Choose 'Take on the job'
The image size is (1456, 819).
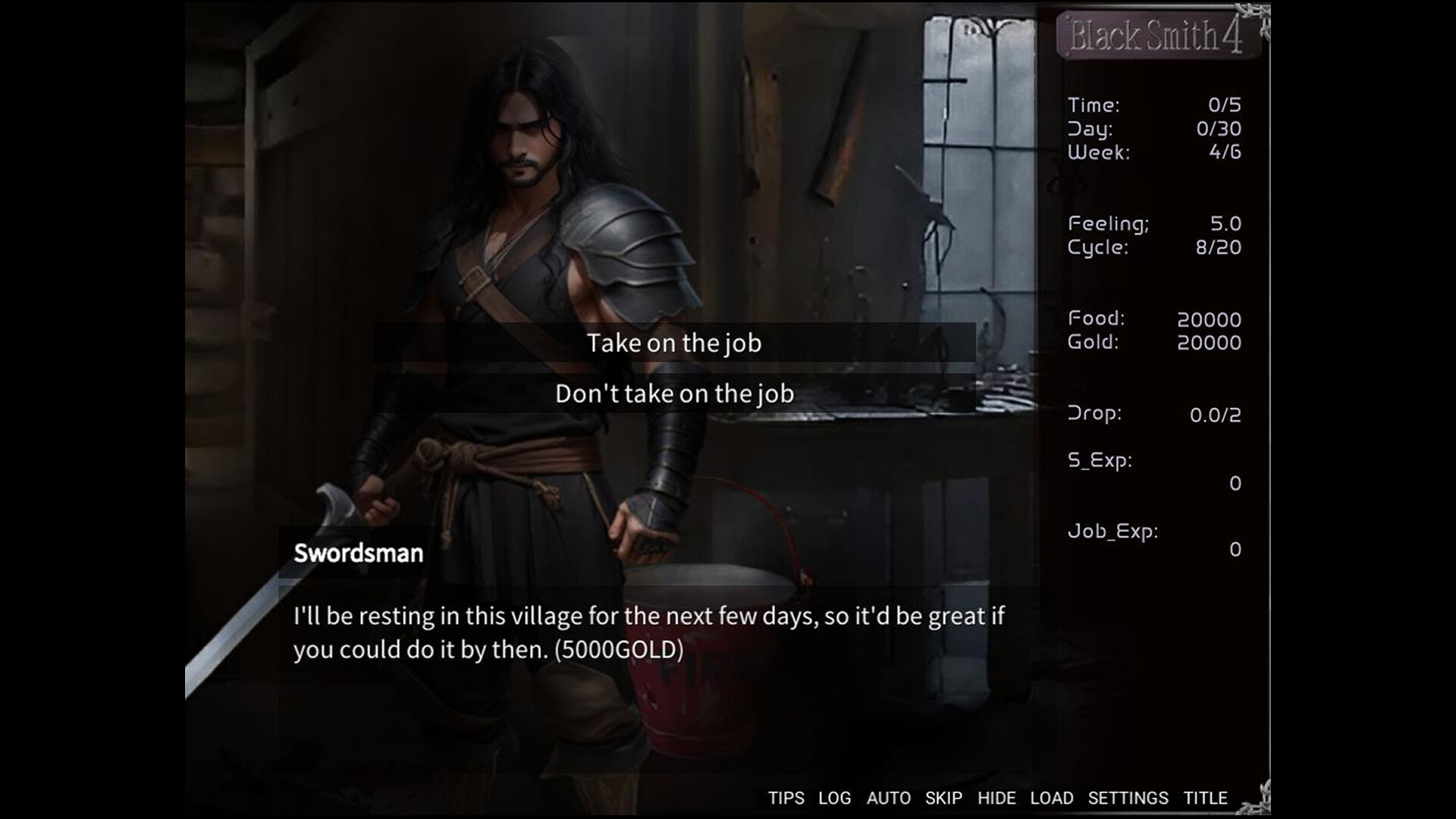674,343
